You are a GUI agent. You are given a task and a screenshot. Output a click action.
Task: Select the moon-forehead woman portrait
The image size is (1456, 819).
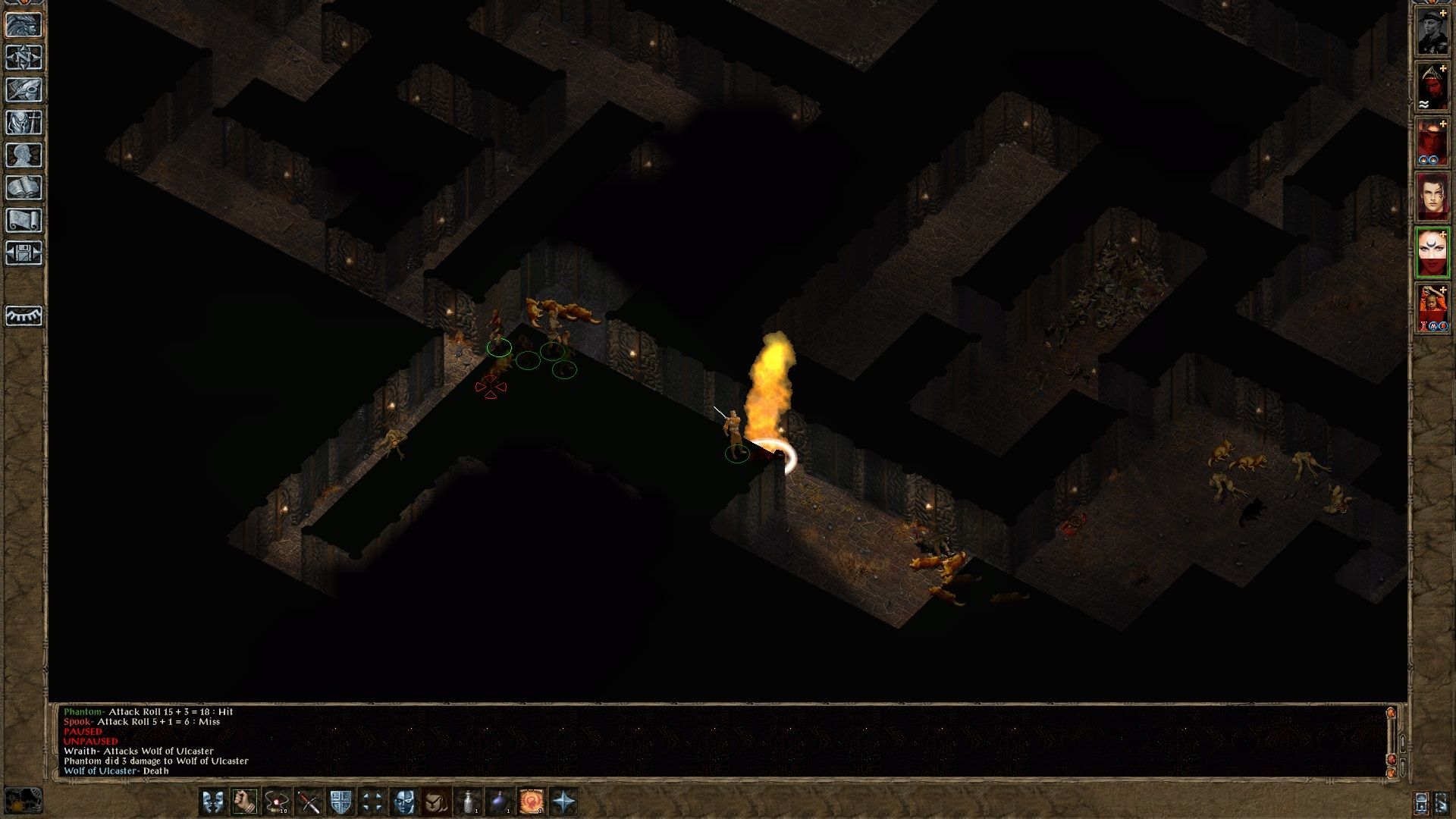click(1432, 253)
